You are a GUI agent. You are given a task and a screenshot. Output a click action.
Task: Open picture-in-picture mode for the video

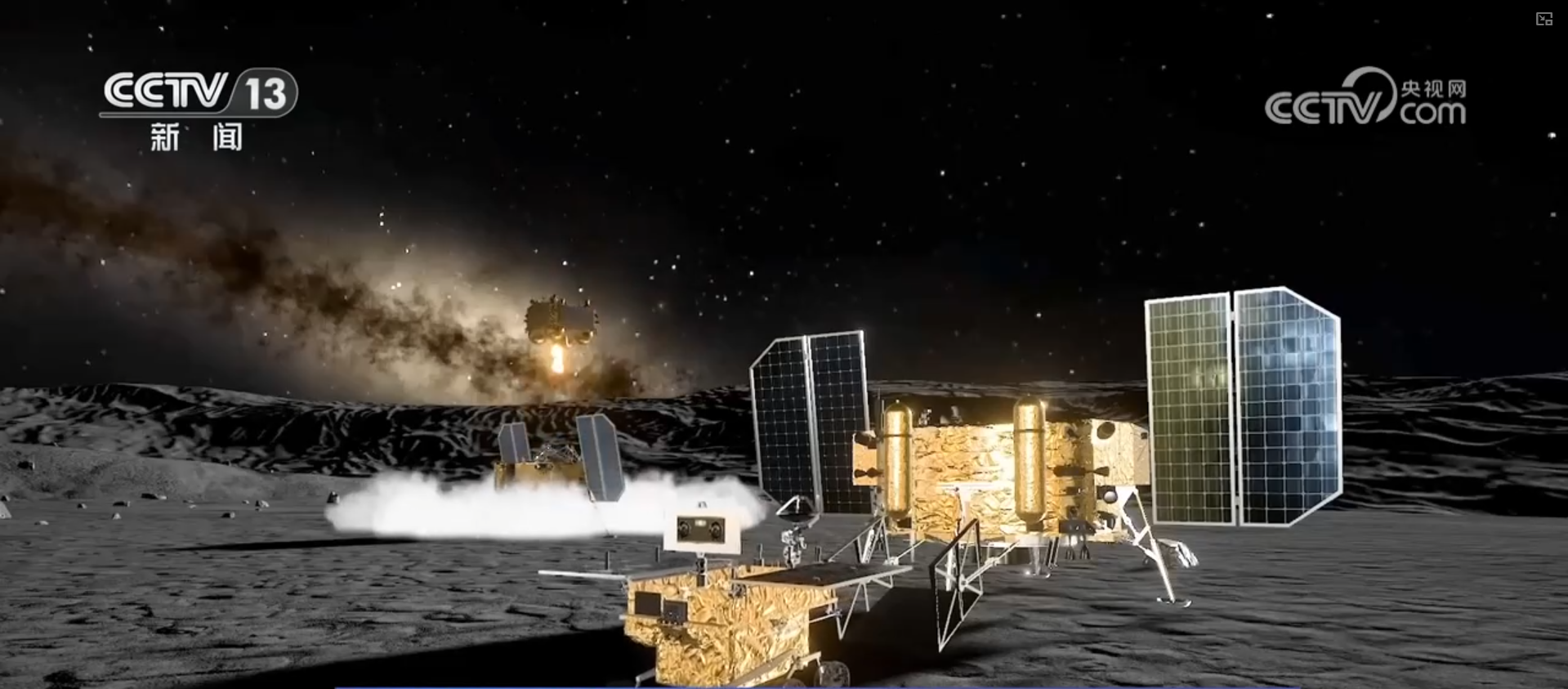(x=1543, y=20)
